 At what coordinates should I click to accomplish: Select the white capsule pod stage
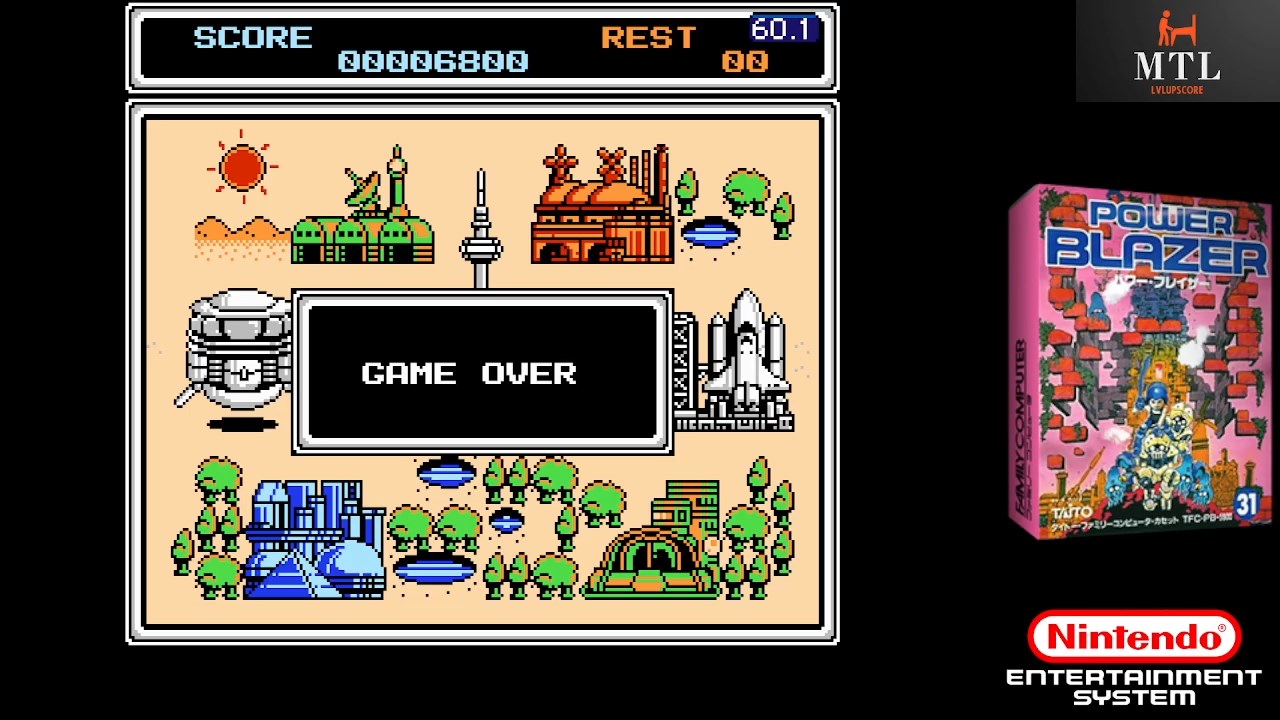(238, 355)
